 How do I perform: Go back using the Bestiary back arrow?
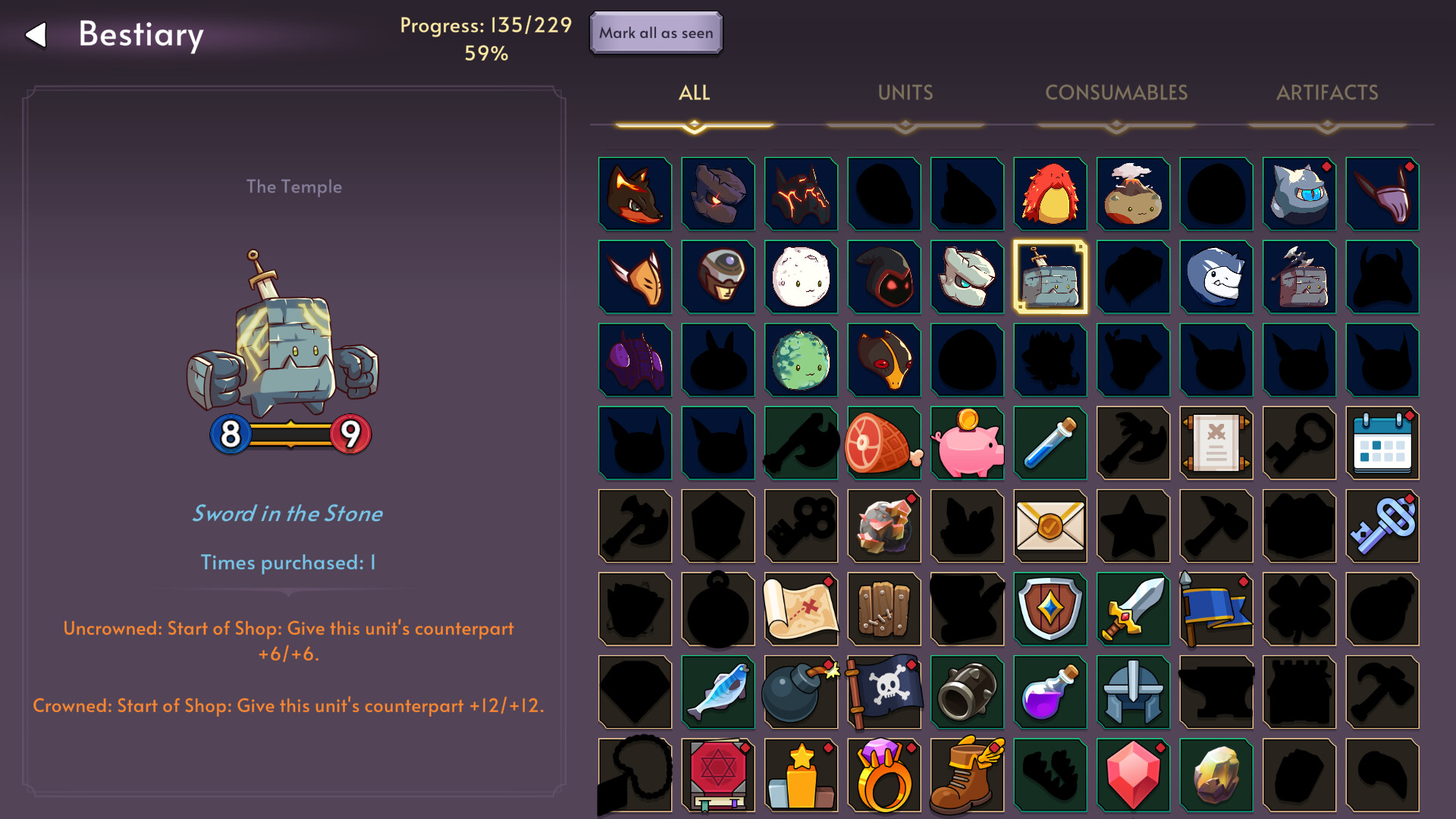pos(34,34)
